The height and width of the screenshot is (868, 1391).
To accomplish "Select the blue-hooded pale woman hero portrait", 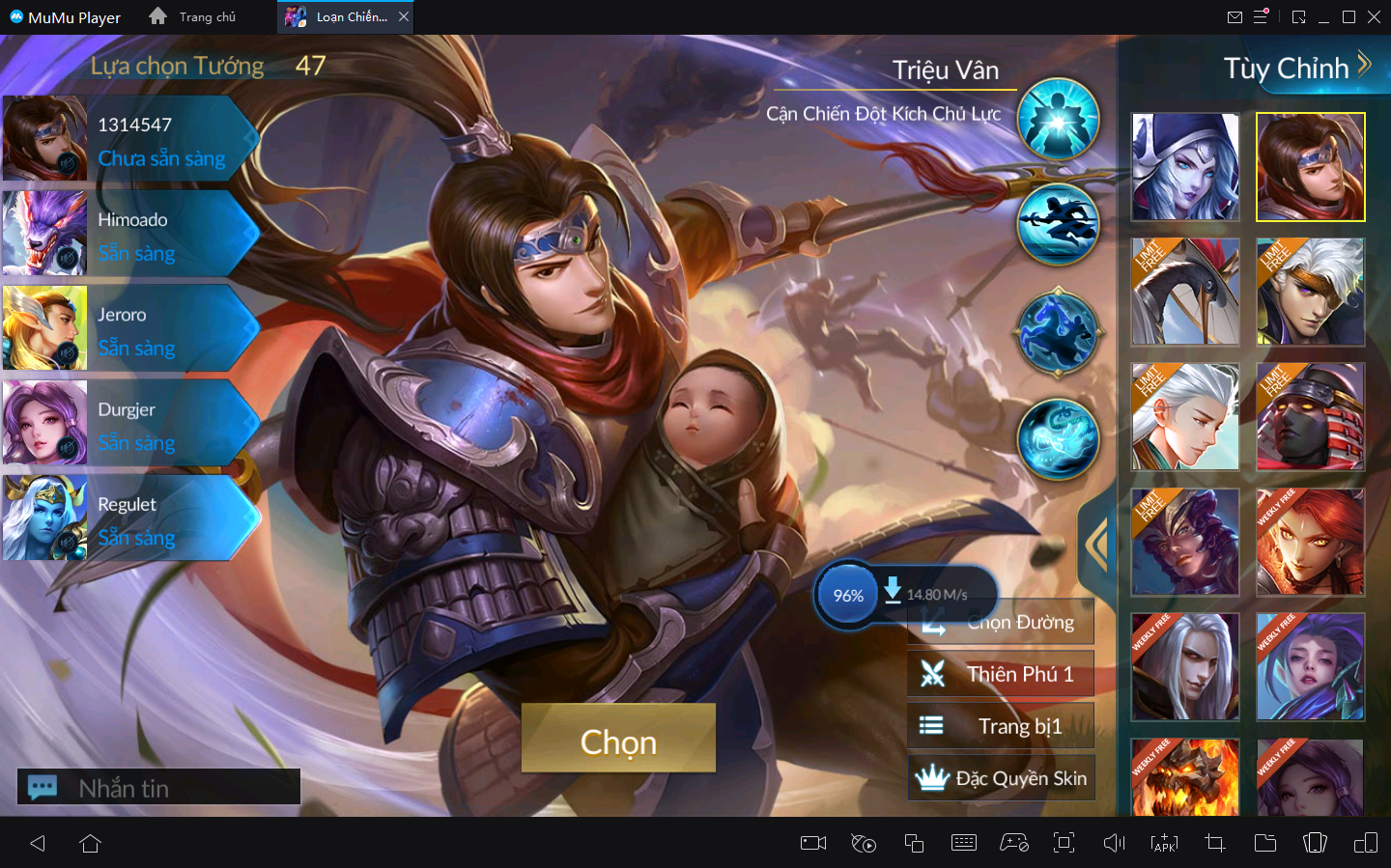I will coord(1185,166).
